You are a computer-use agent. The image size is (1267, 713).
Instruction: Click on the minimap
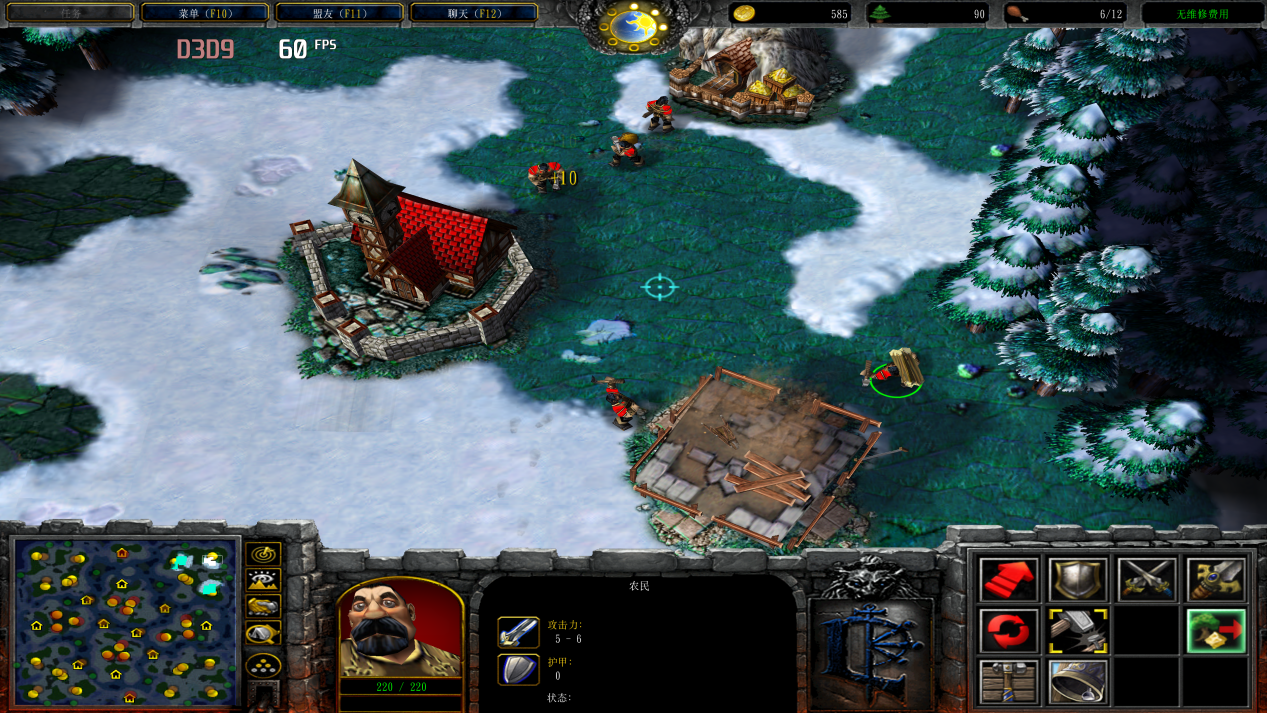click(126, 620)
